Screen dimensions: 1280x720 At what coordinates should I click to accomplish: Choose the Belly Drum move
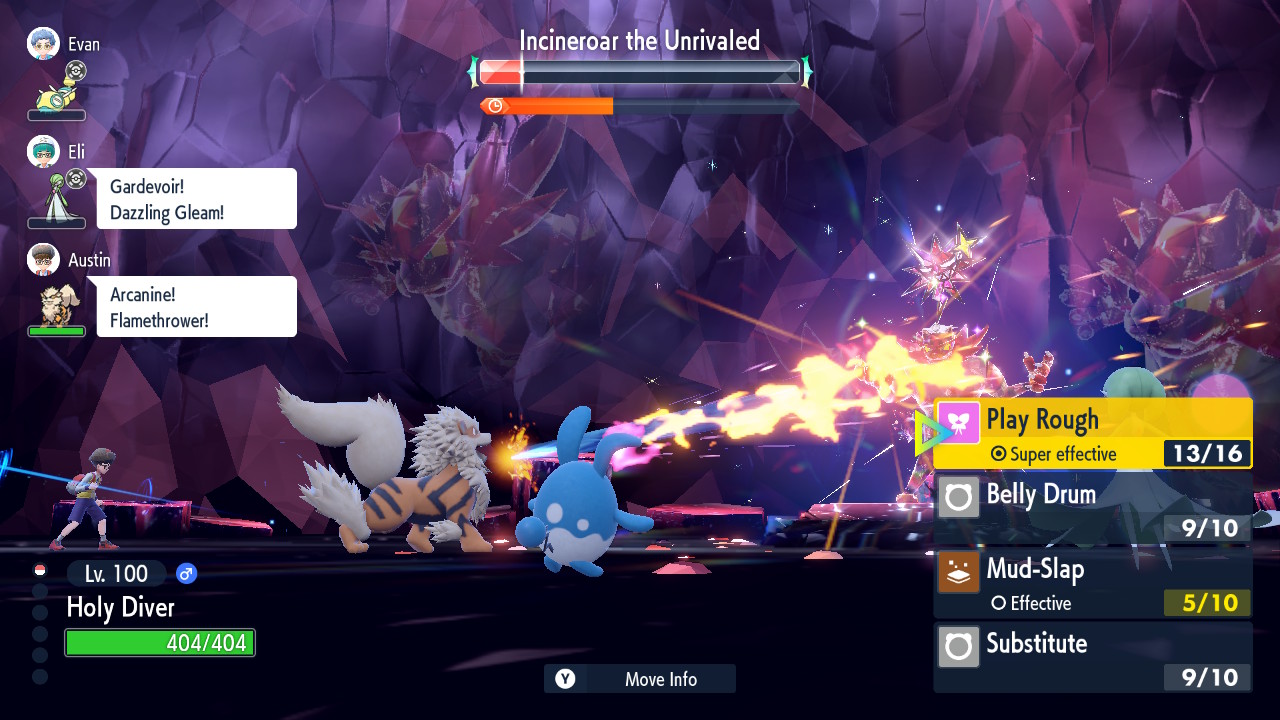pyautogui.click(x=1092, y=507)
